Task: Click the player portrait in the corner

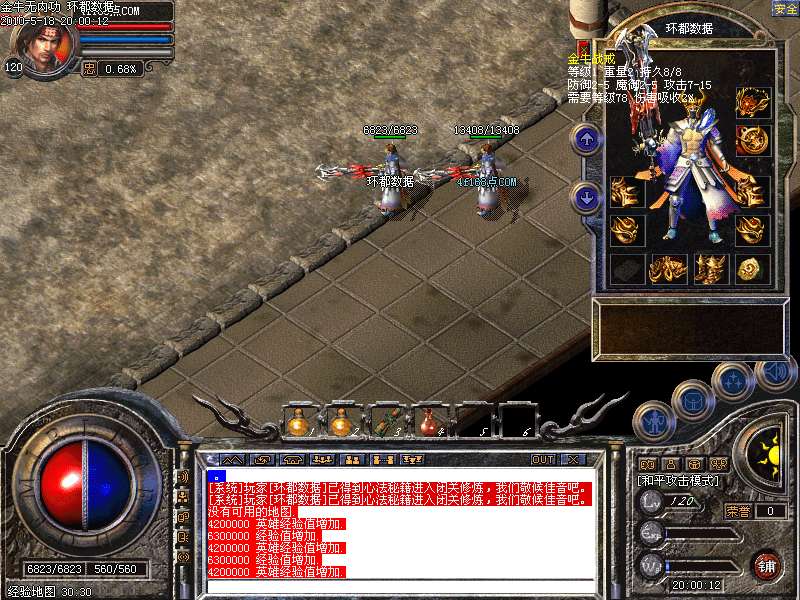Action: pyautogui.click(x=42, y=47)
